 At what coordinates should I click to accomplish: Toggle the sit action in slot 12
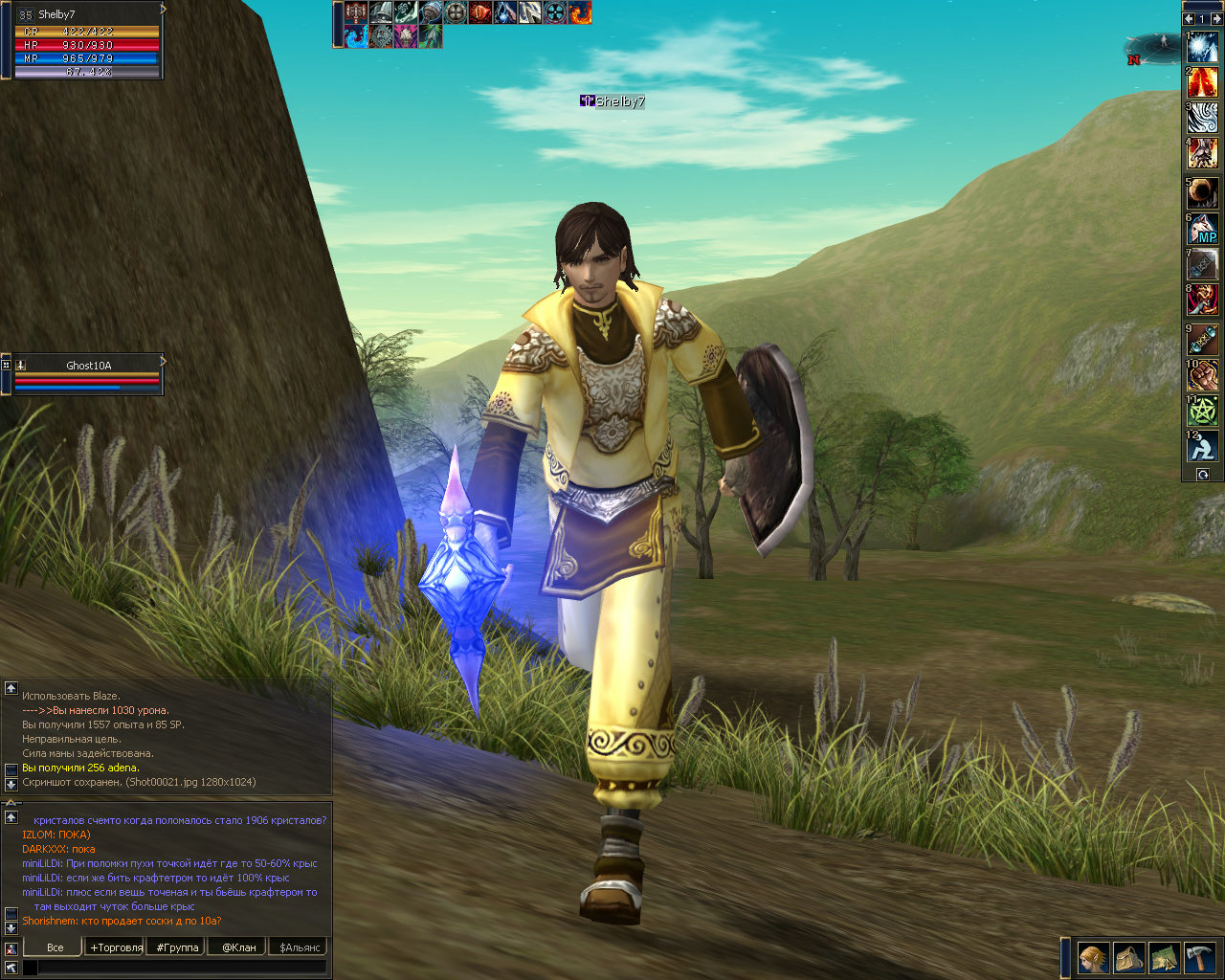click(x=1203, y=446)
